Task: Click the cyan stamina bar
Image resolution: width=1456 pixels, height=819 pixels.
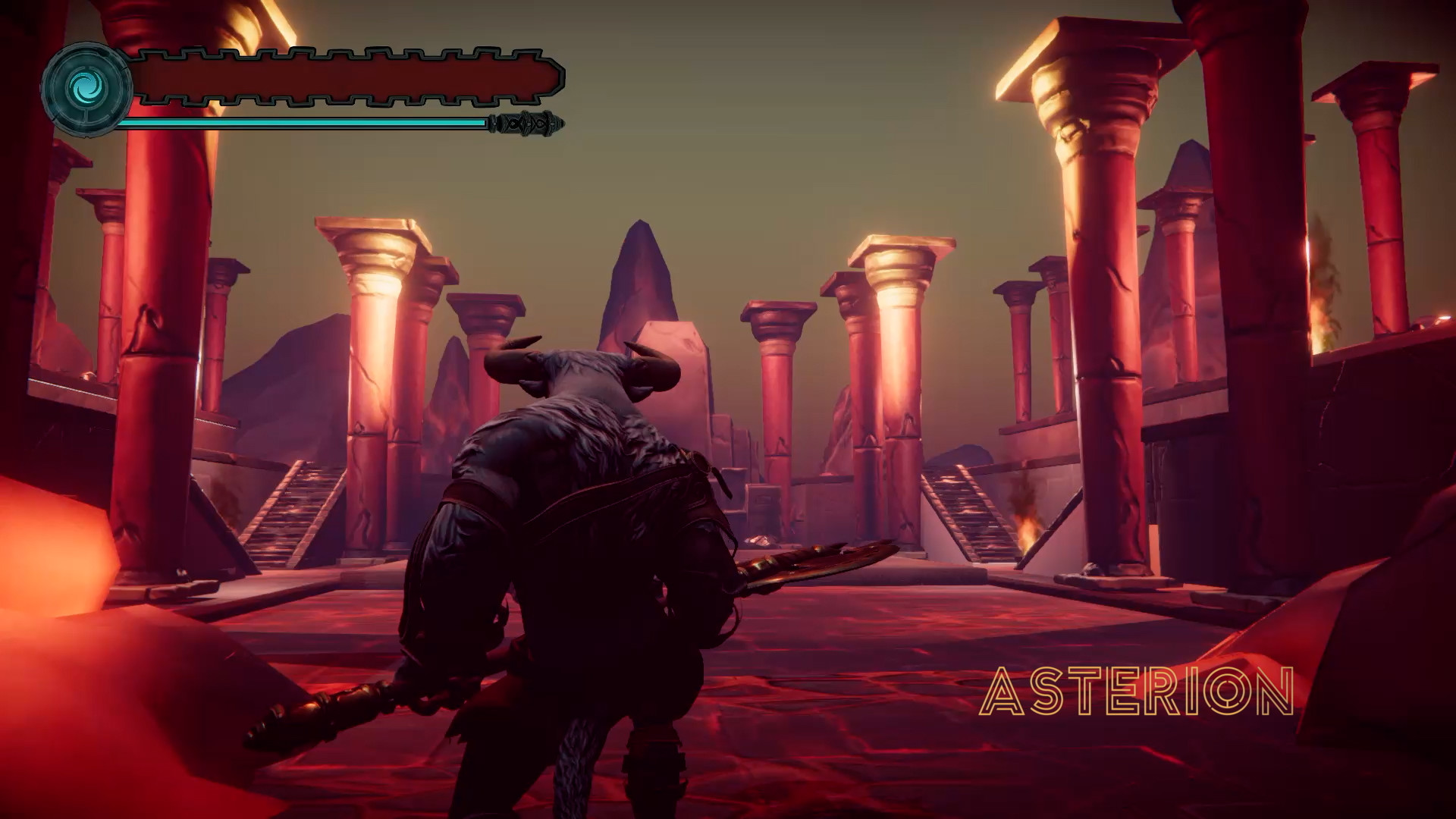Action: (x=303, y=121)
